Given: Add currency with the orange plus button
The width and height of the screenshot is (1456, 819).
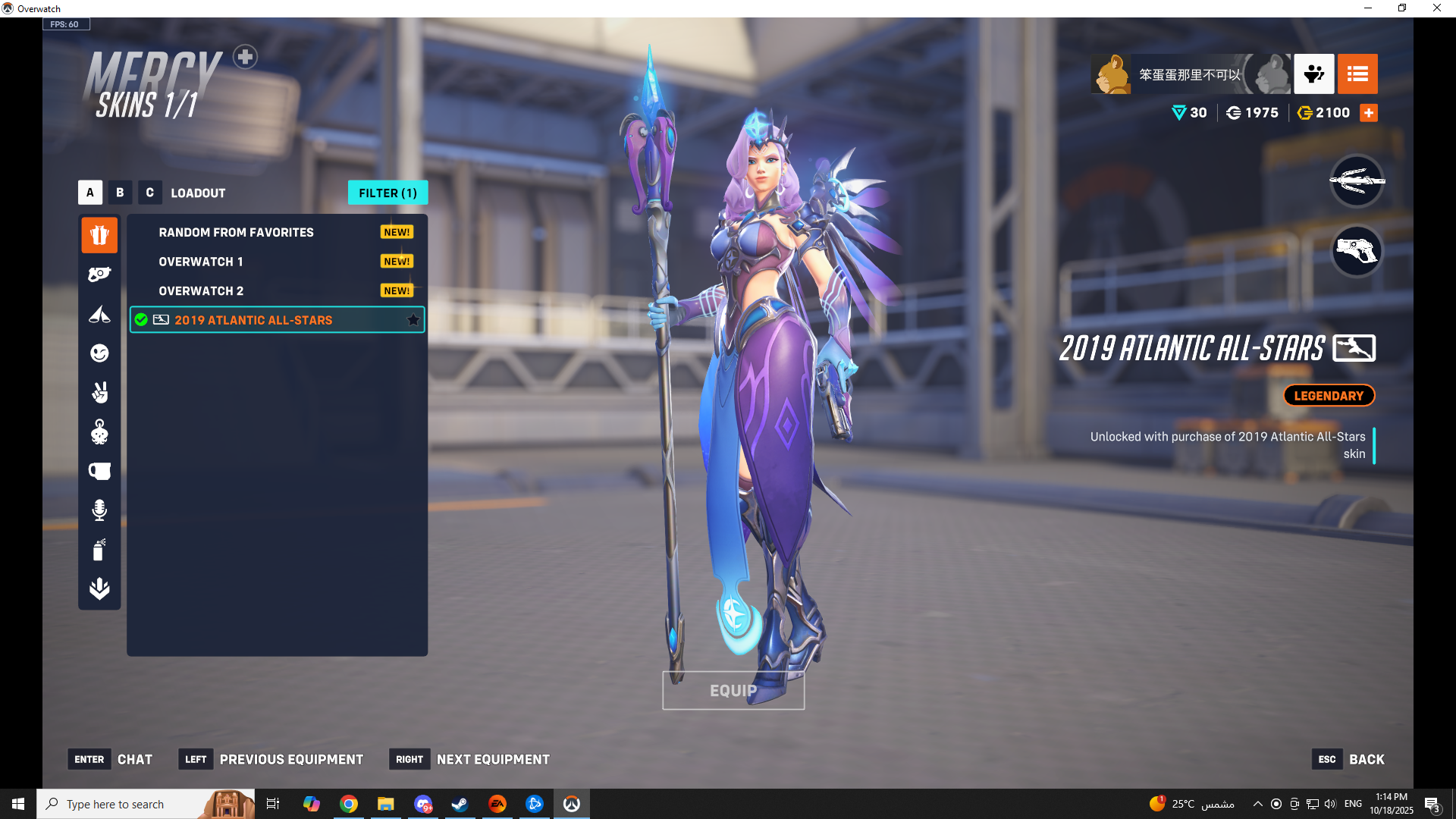Looking at the screenshot, I should coord(1369,113).
